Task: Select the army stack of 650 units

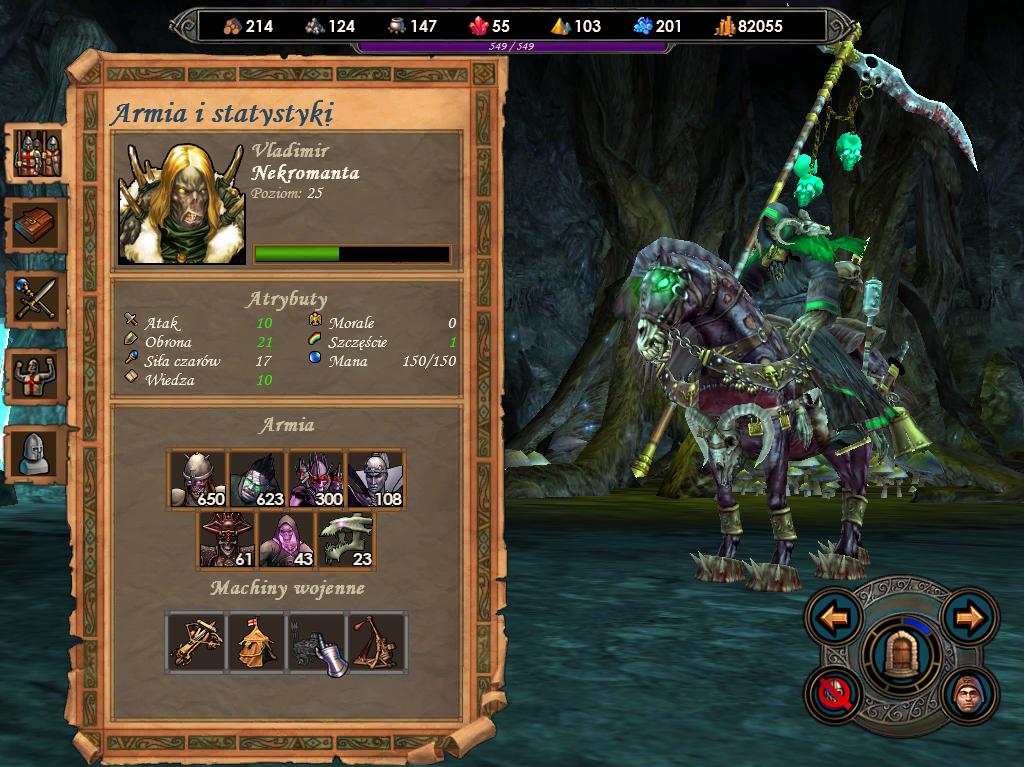Action: [197, 480]
